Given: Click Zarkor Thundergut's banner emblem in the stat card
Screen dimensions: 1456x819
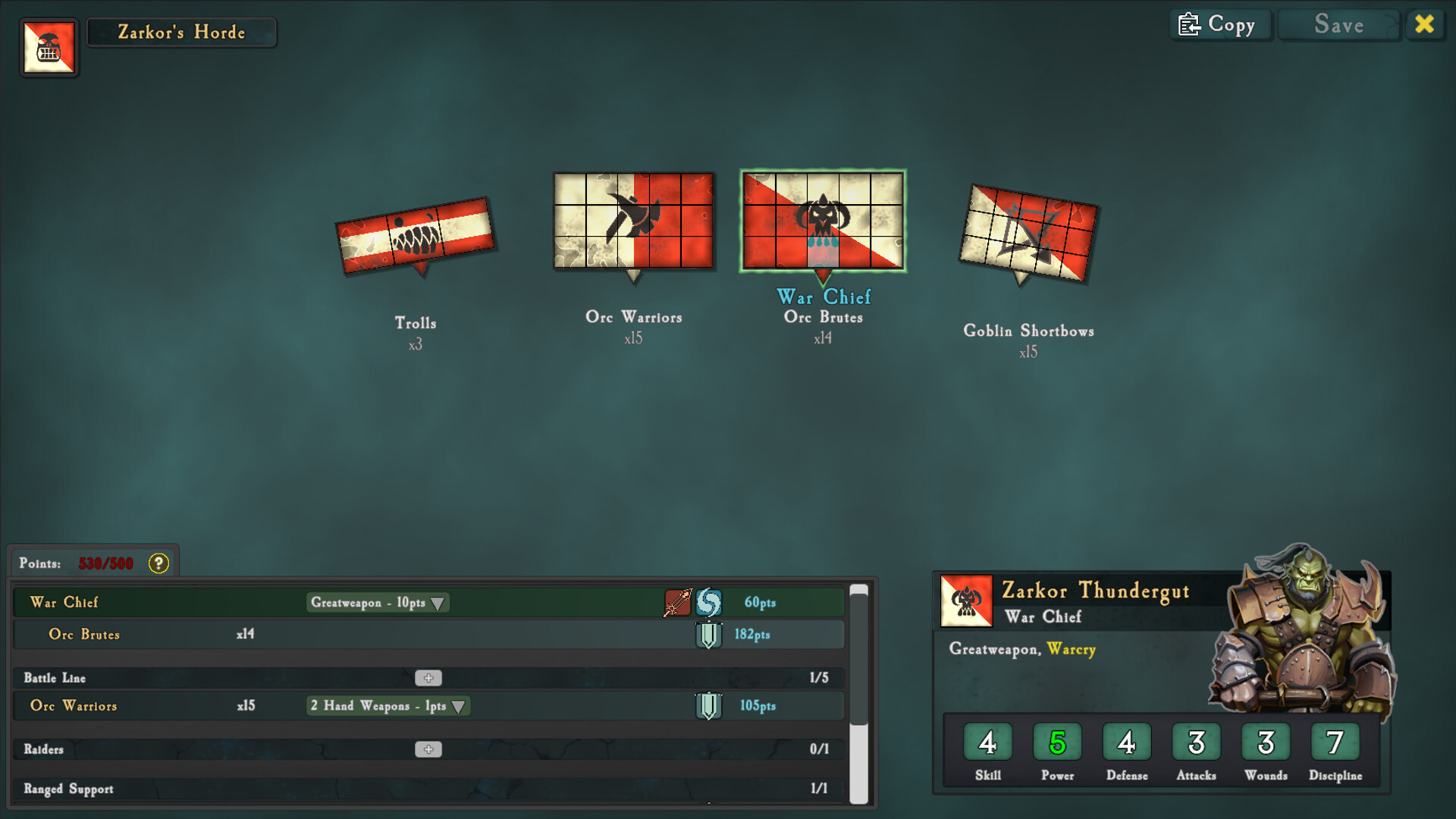Looking at the screenshot, I should [x=966, y=599].
